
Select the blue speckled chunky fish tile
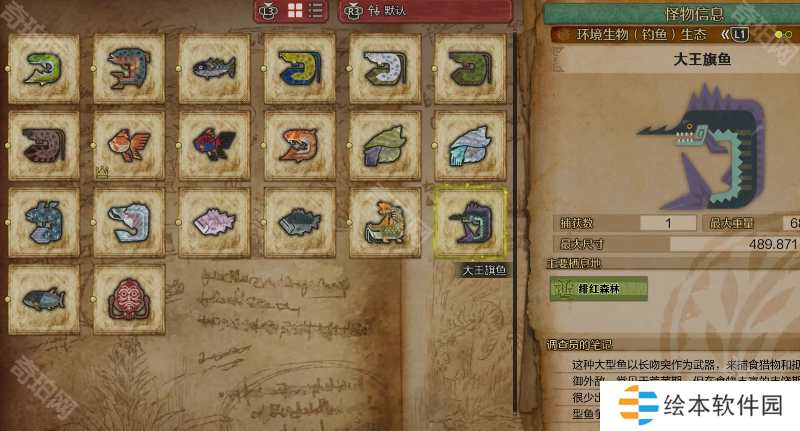[x=43, y=222]
